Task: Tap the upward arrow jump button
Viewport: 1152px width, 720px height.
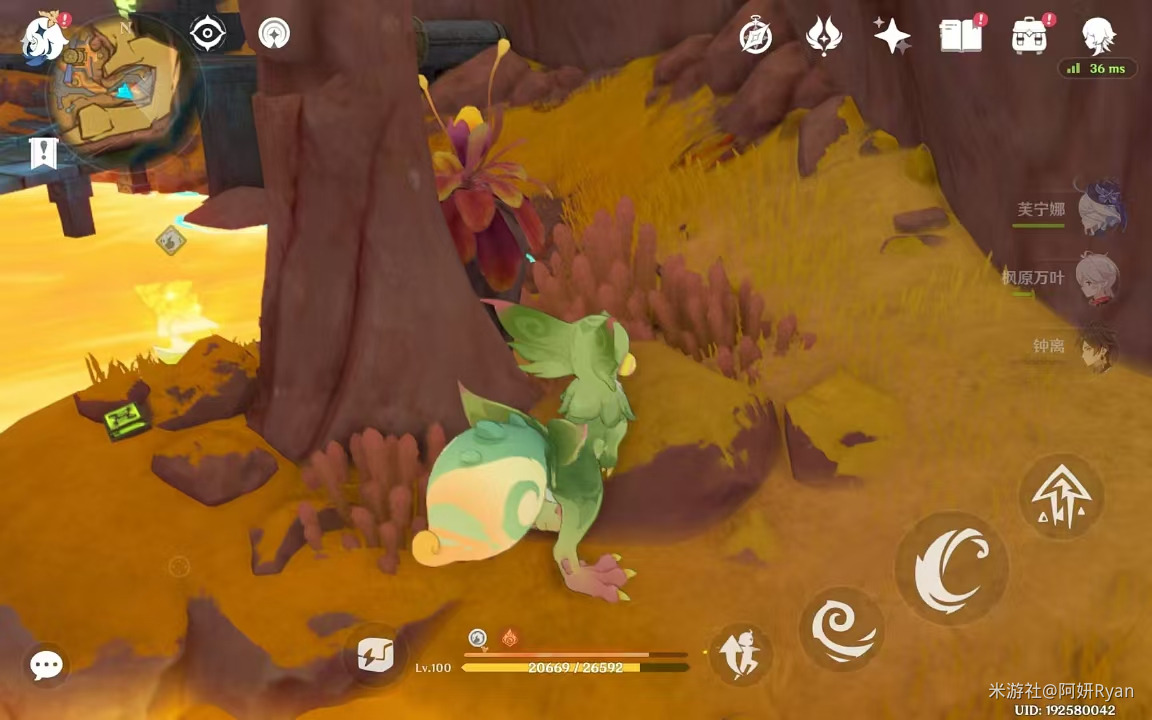Action: click(1061, 497)
